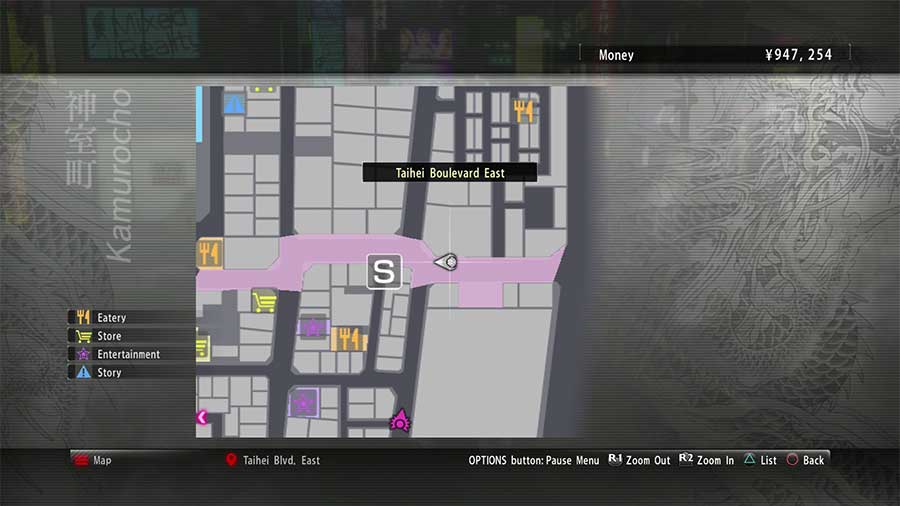900x506 pixels.
Task: Select the blue triangle marker on the map
Action: [235, 103]
